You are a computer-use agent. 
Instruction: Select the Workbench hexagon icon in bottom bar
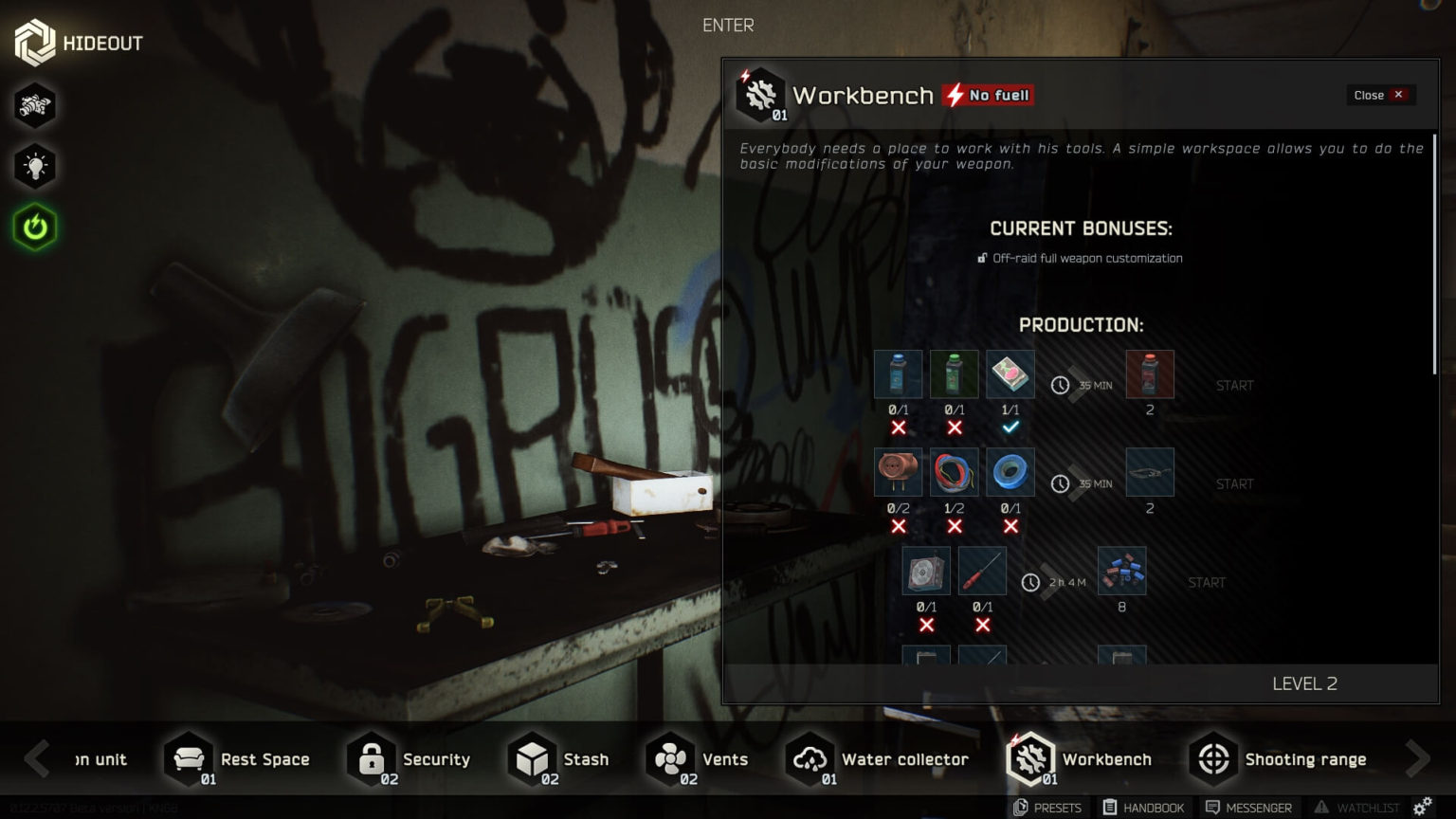click(1030, 758)
